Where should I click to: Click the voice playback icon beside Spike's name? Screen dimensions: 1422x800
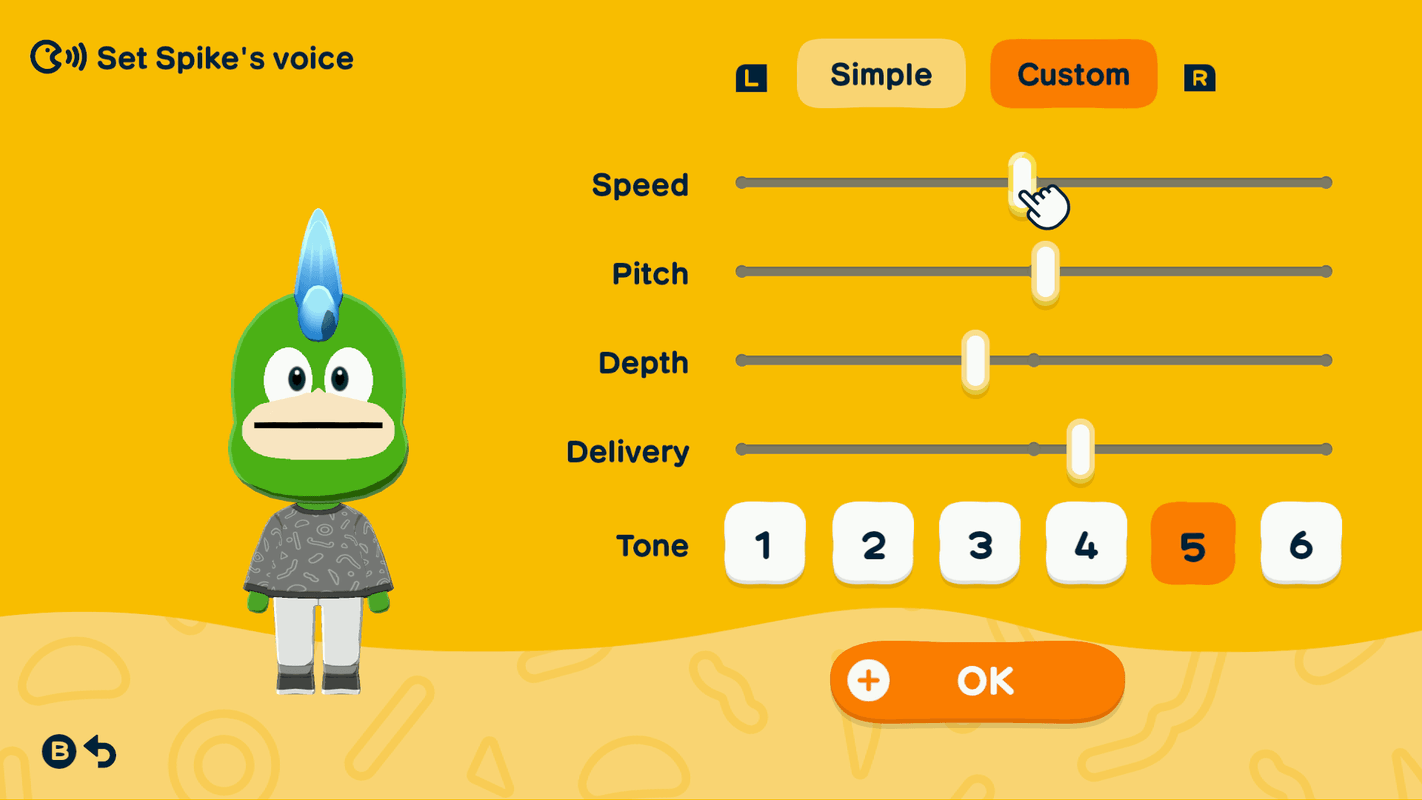point(56,56)
